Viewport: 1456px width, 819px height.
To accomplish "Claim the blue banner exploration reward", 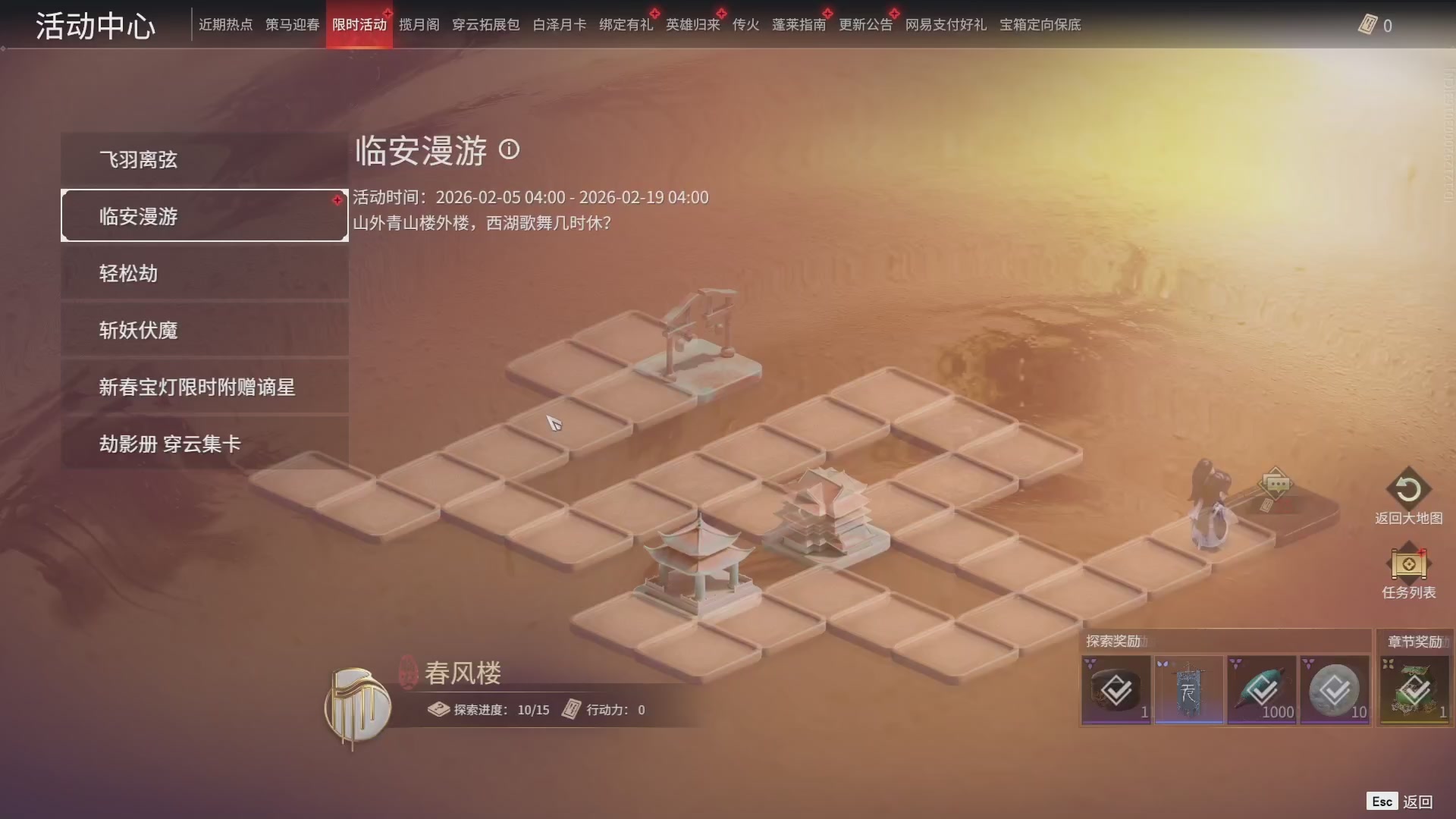I will 1188,689.
